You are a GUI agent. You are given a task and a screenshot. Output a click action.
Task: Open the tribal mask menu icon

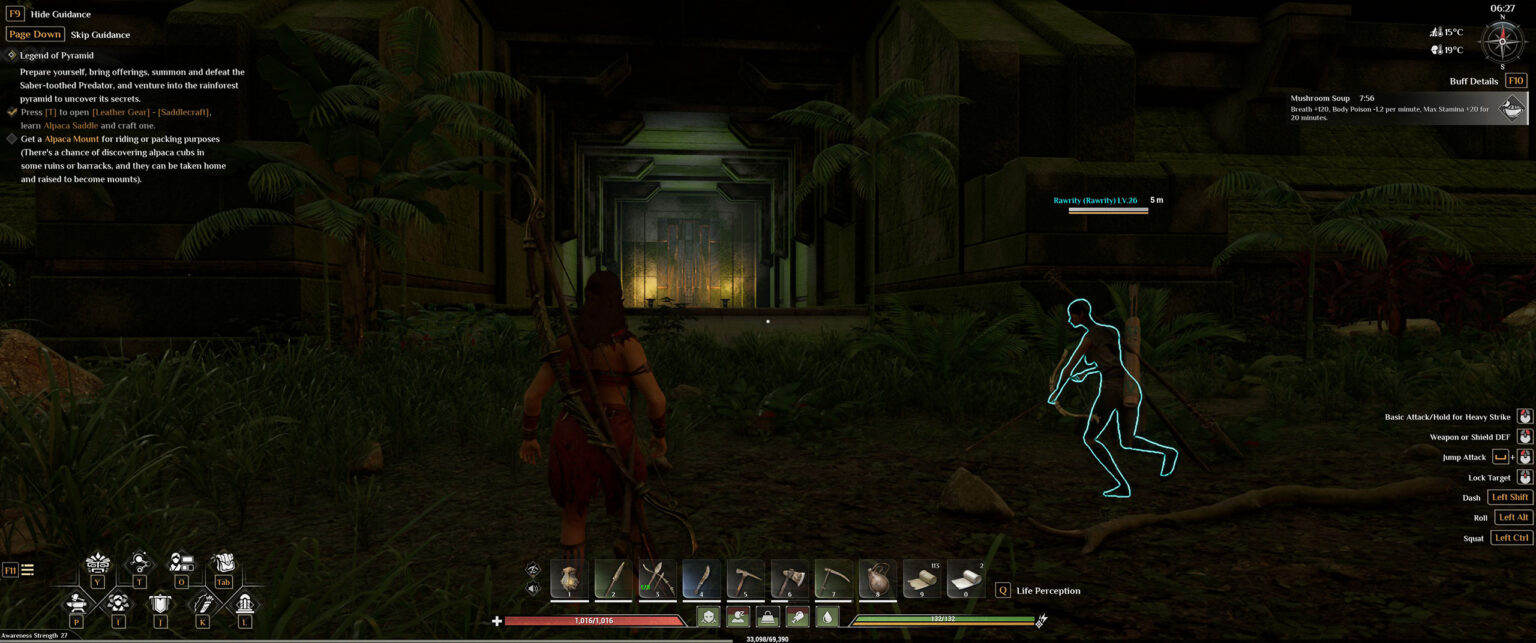point(97,564)
